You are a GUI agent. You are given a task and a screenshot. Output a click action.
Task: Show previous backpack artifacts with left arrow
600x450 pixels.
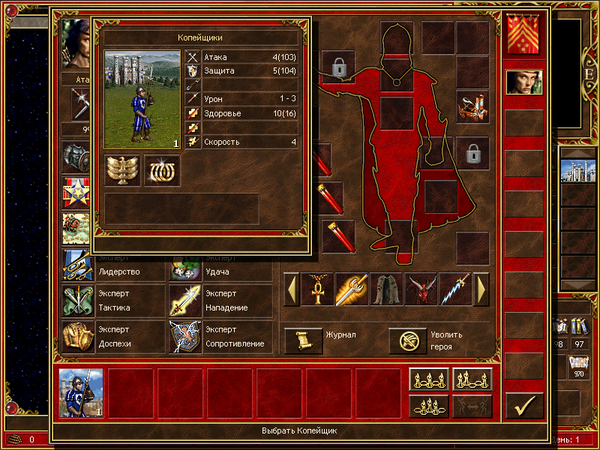tap(291, 290)
